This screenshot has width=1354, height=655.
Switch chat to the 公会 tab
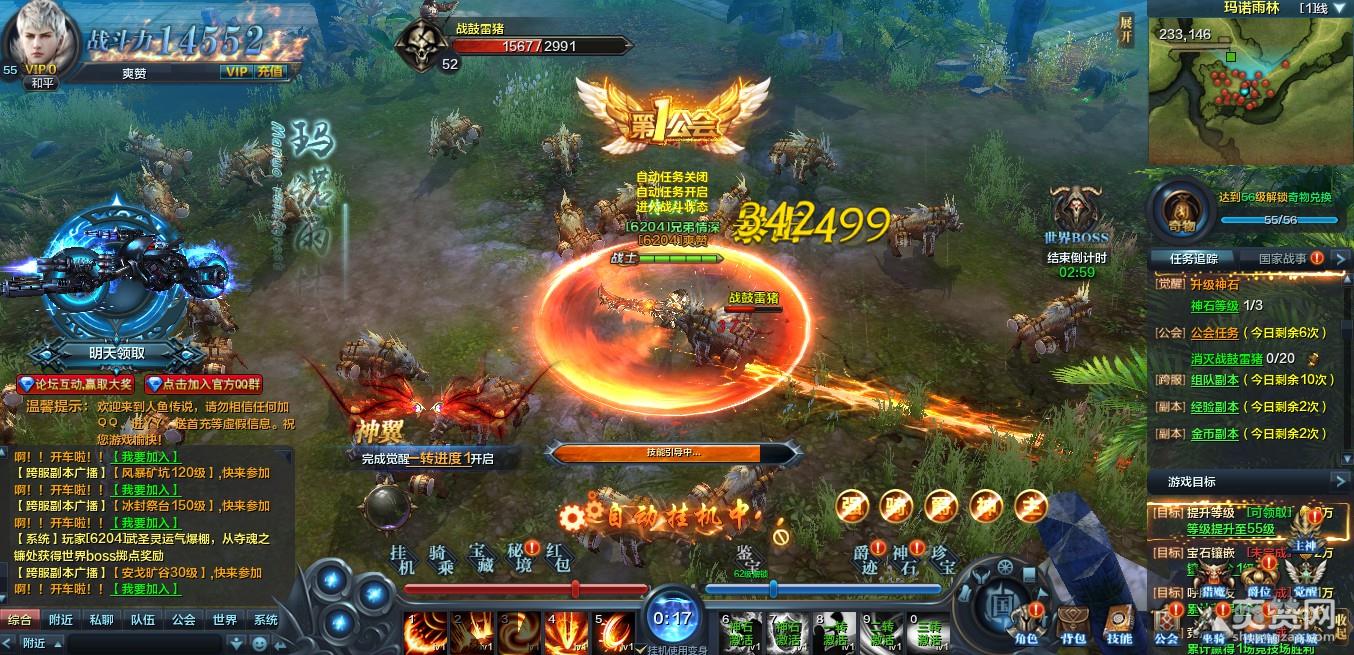coord(183,620)
